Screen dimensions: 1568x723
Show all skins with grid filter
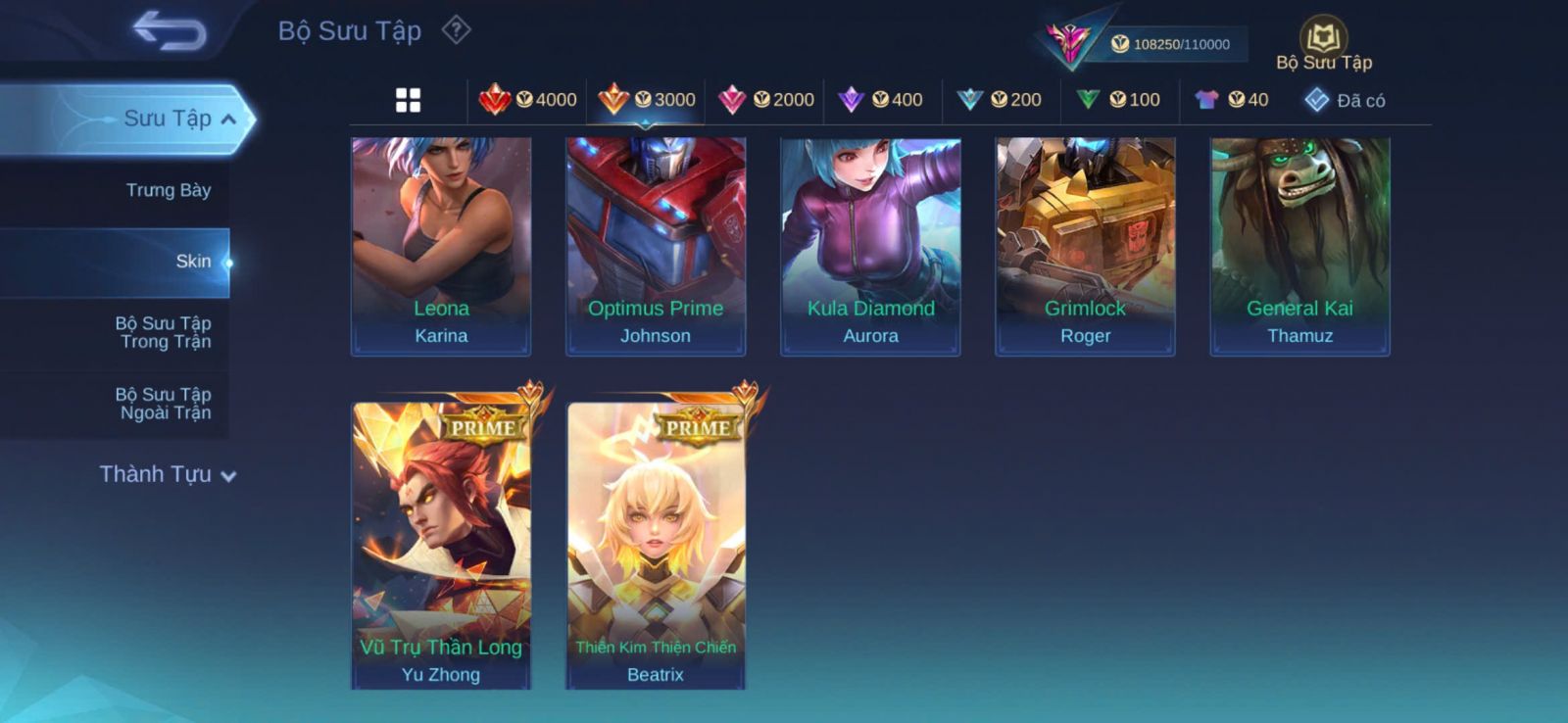(x=408, y=100)
